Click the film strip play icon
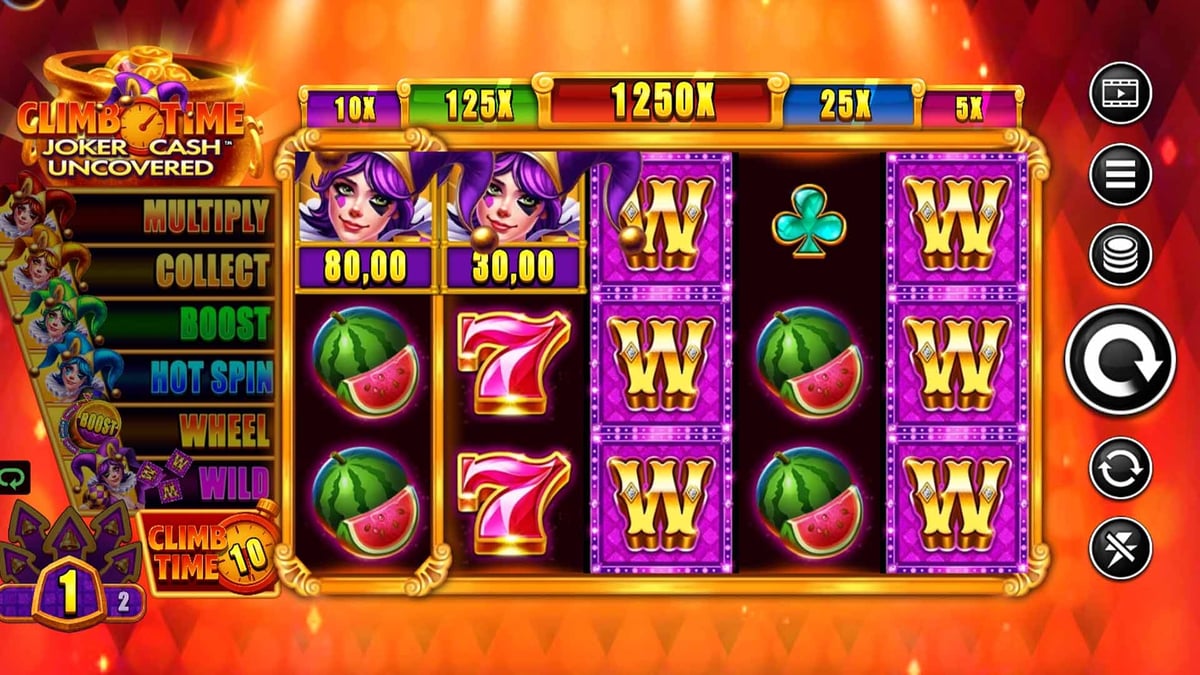The height and width of the screenshot is (675, 1200). click(1120, 93)
